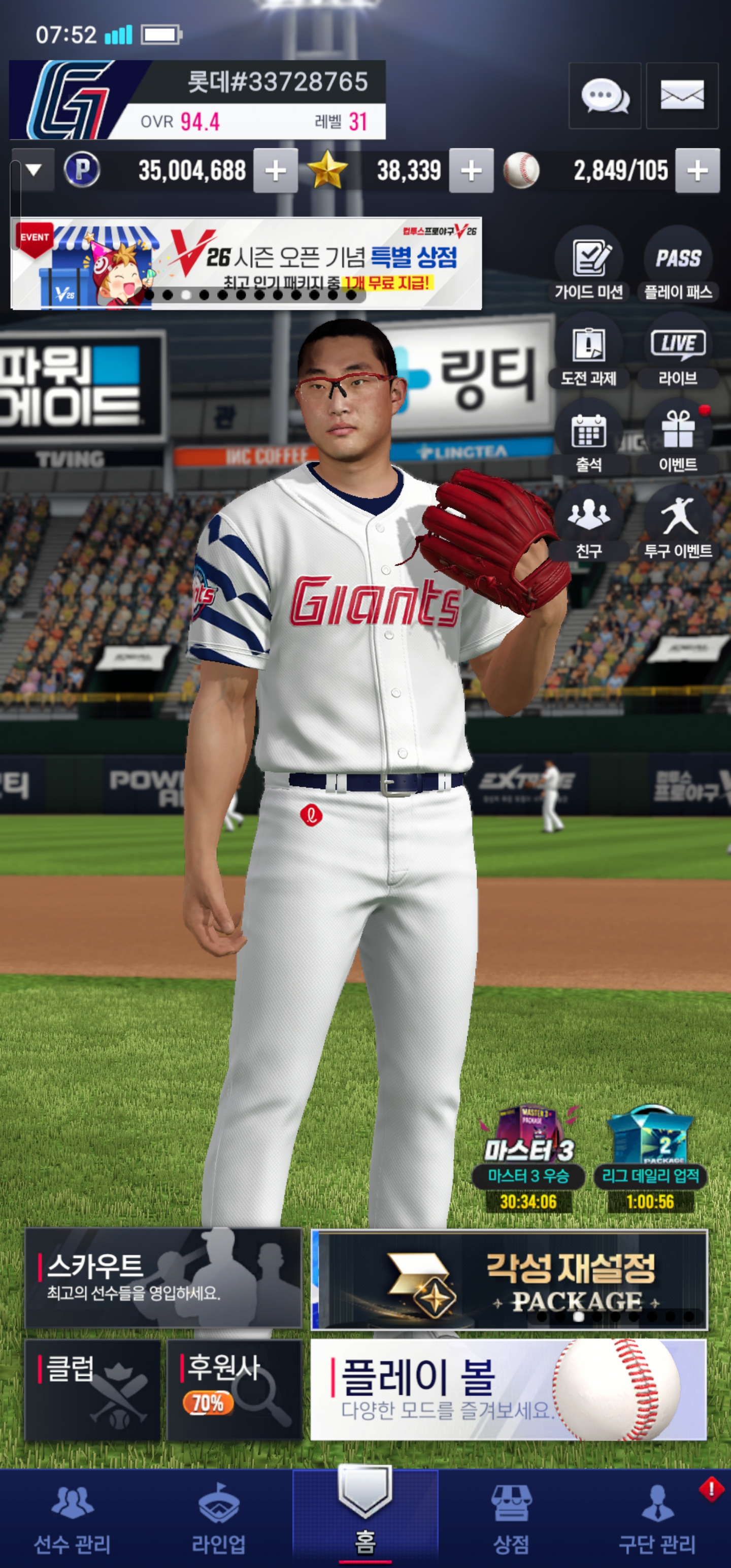The image size is (731, 1568).
Task: Open 가이드 미션 guide missions
Action: (x=588, y=266)
